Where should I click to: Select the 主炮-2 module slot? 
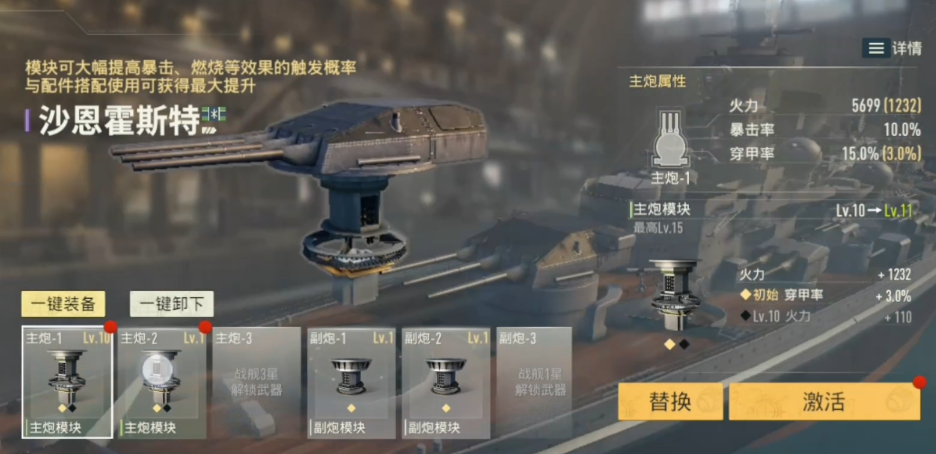(162, 383)
